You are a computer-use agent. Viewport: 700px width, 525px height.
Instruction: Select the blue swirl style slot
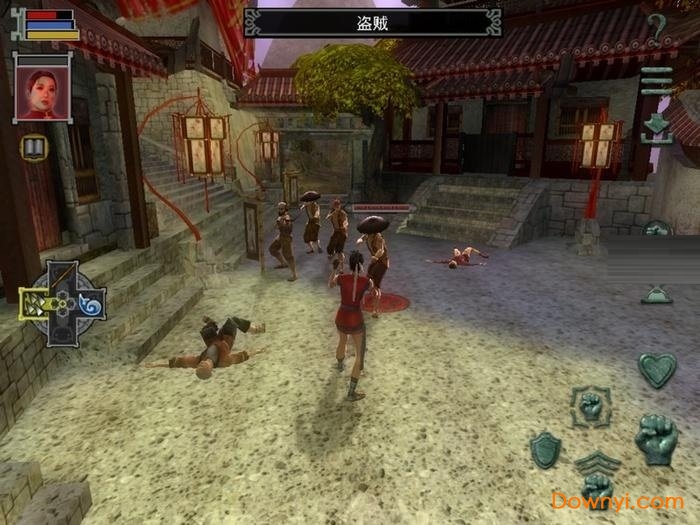tap(90, 304)
